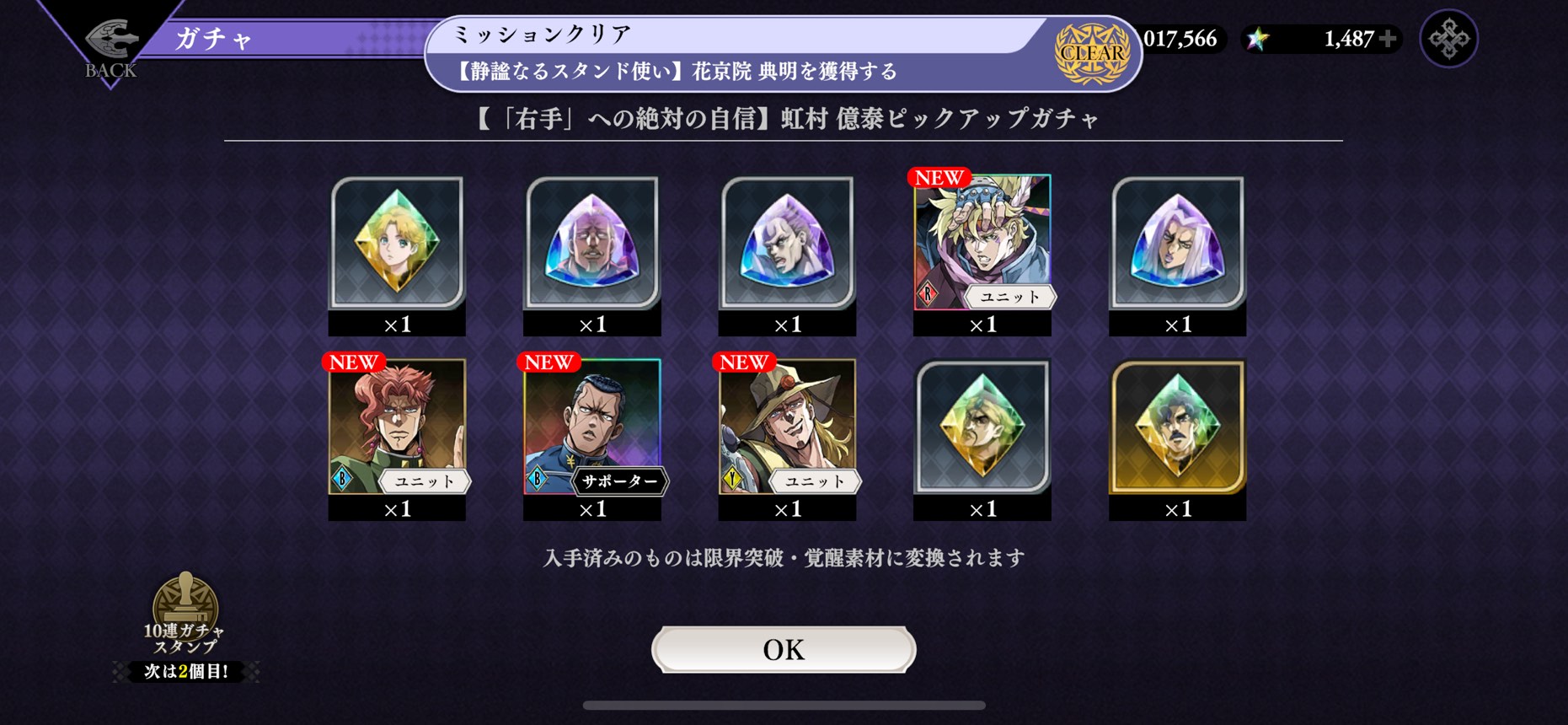Inspect the blonde girl yellow crystal item
The height and width of the screenshot is (725, 1568).
click(397, 243)
